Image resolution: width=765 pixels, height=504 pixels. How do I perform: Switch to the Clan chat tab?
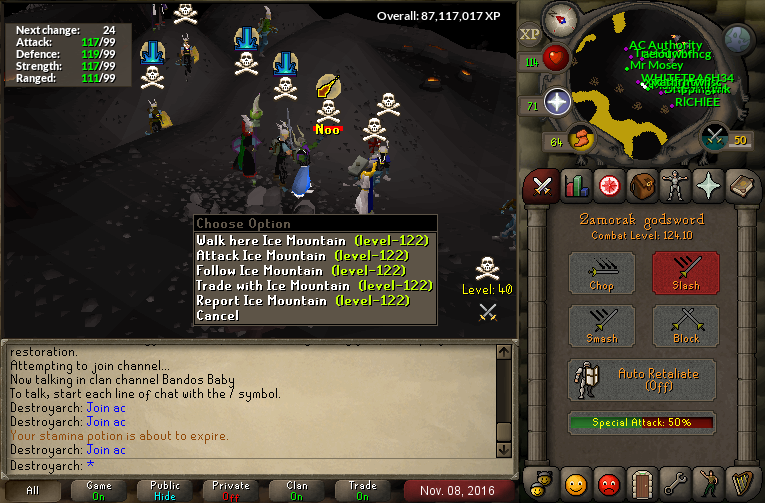pos(297,490)
